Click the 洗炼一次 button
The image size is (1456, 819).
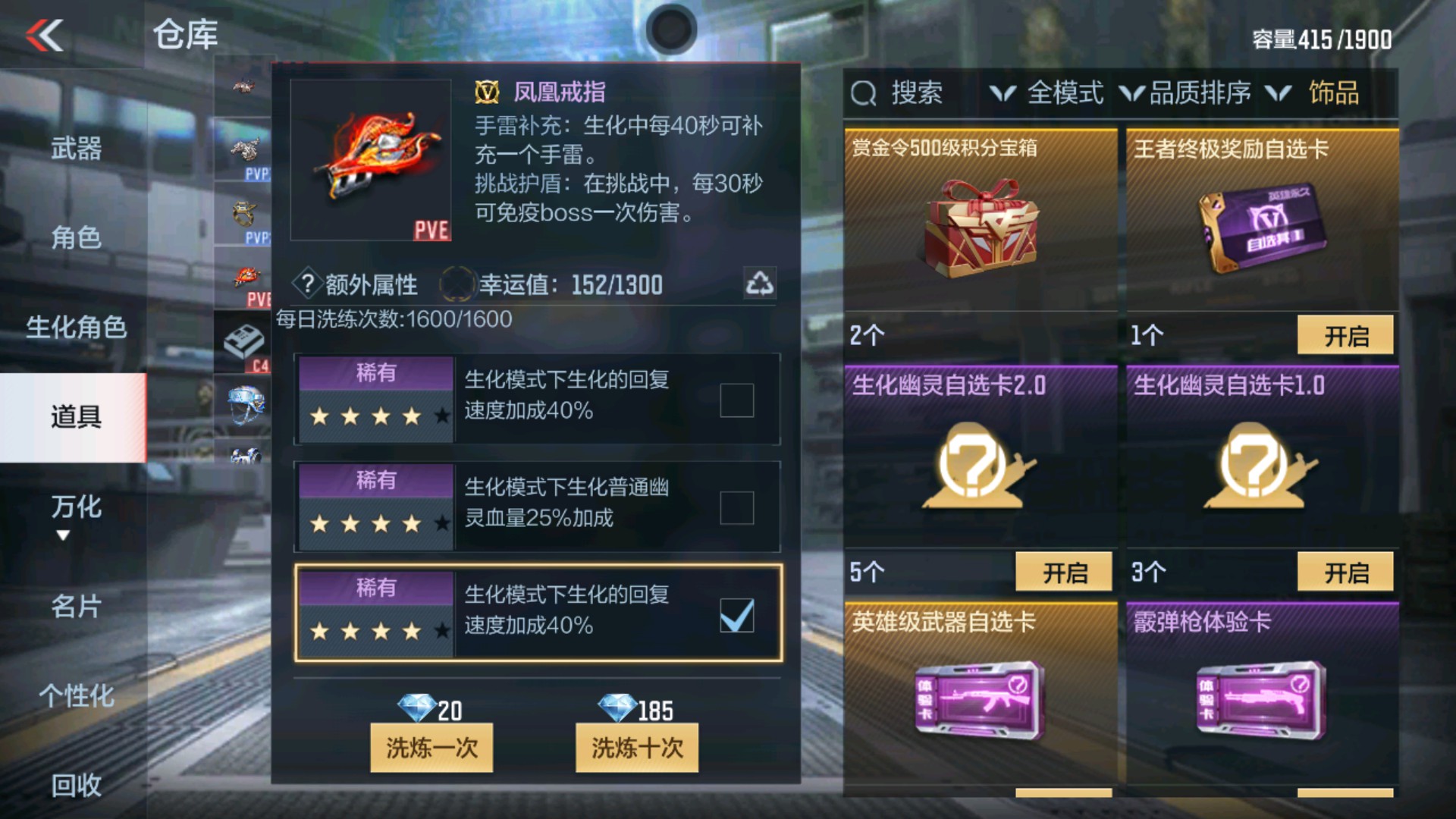click(x=431, y=747)
